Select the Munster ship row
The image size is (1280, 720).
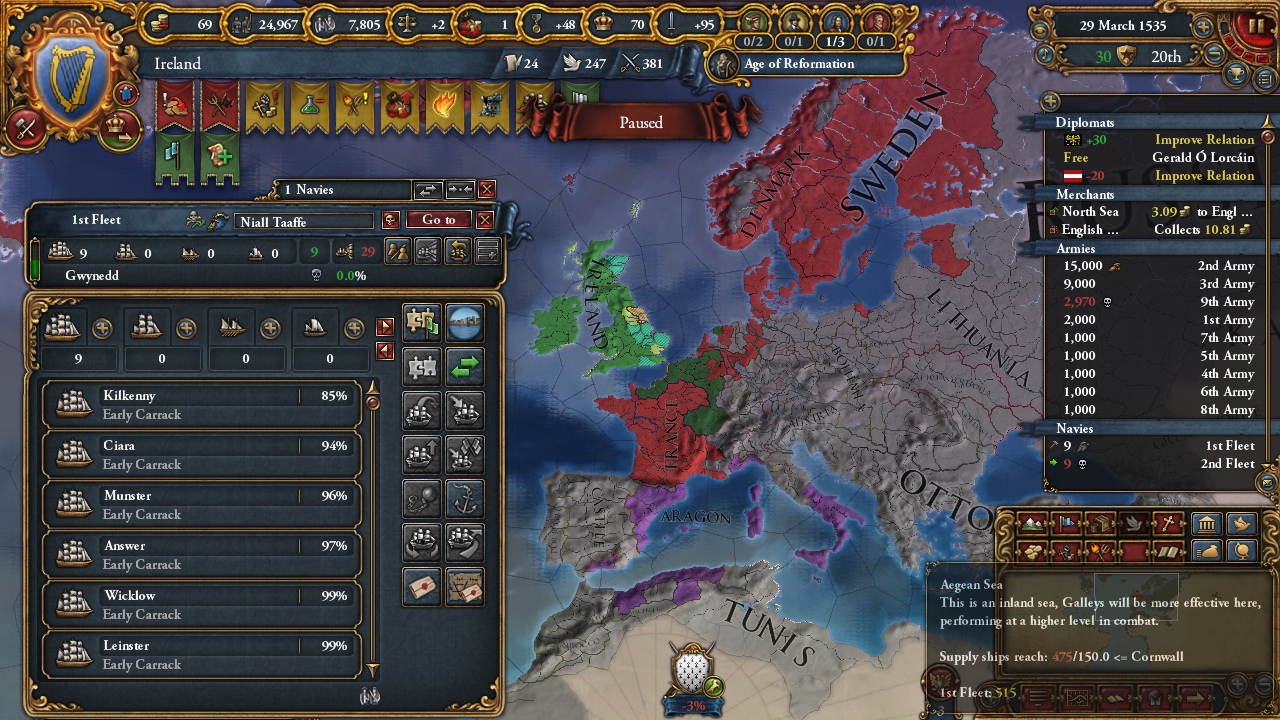[x=200, y=504]
